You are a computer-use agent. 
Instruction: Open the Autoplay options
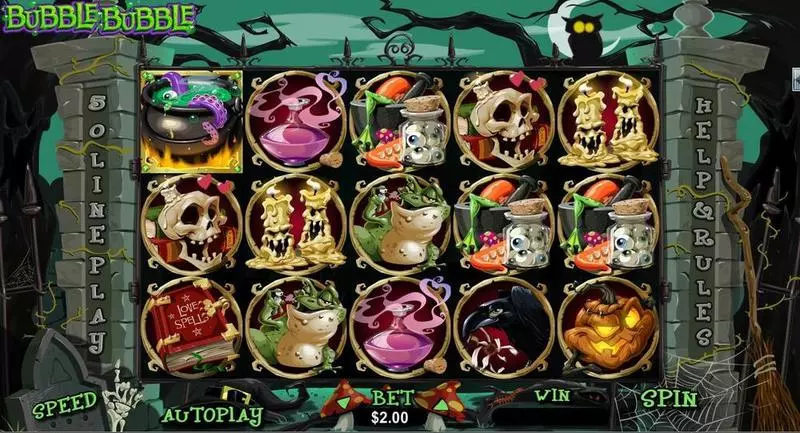click(x=212, y=411)
